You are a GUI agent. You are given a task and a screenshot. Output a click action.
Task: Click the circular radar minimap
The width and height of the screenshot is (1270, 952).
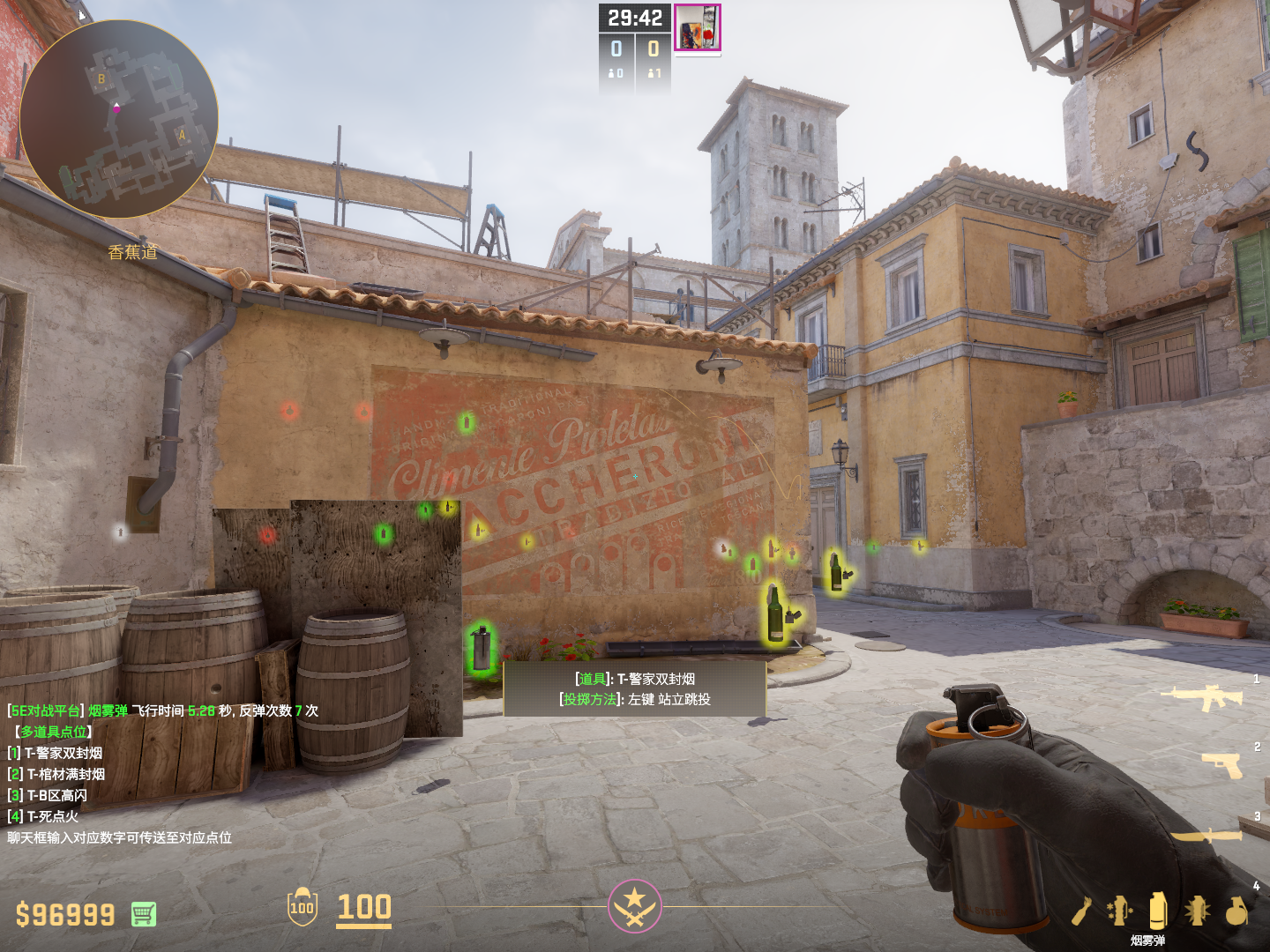(118, 119)
